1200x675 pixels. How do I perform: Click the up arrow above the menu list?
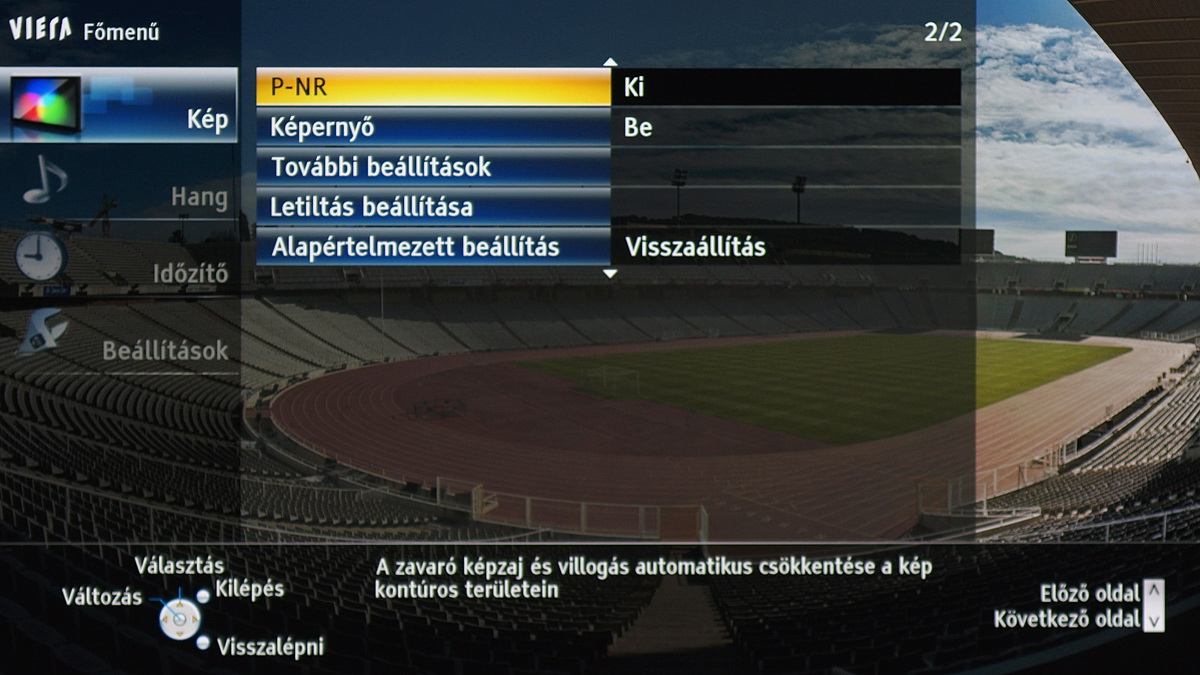(610, 62)
